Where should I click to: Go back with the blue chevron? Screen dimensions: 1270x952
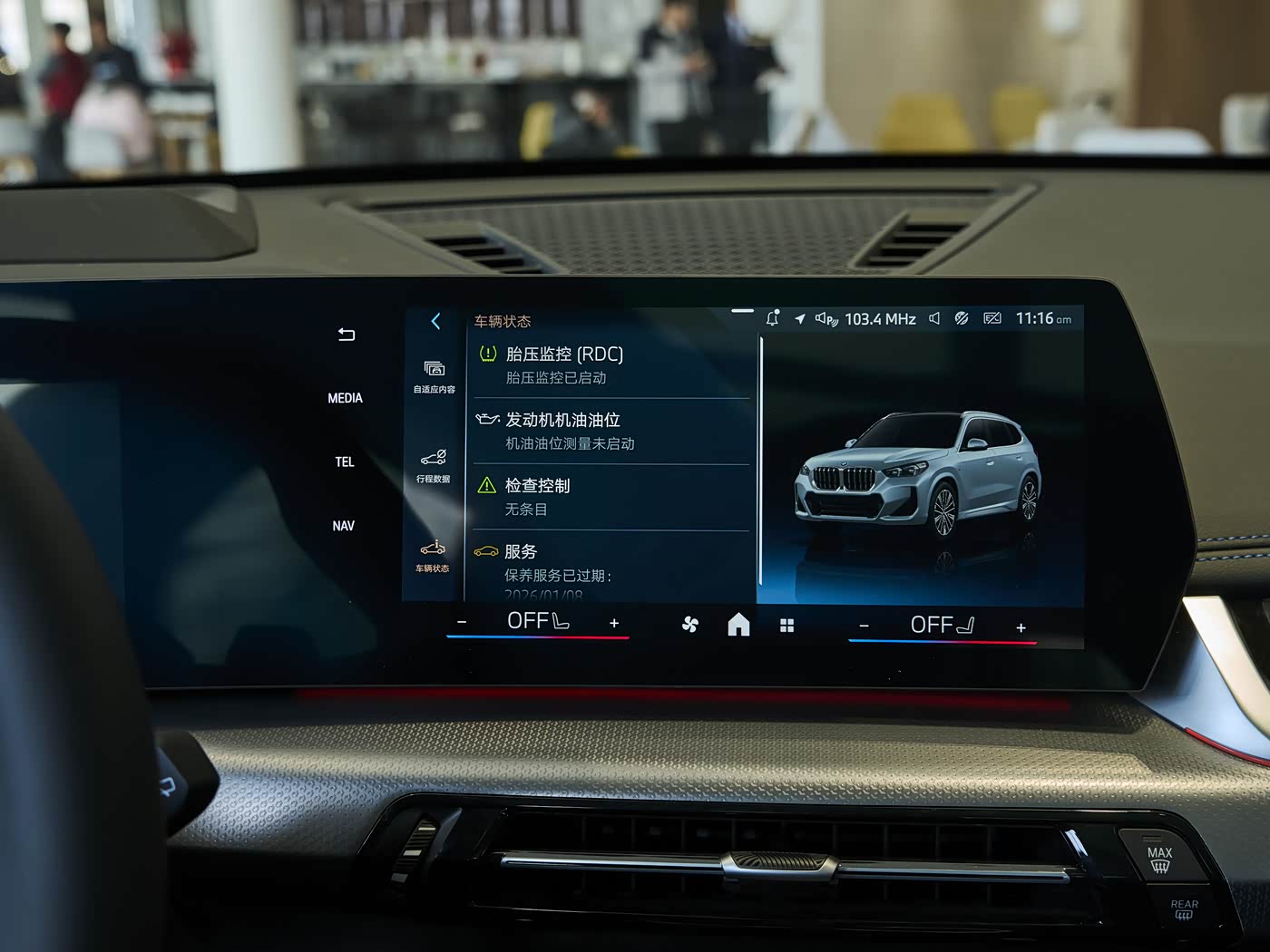(435, 321)
